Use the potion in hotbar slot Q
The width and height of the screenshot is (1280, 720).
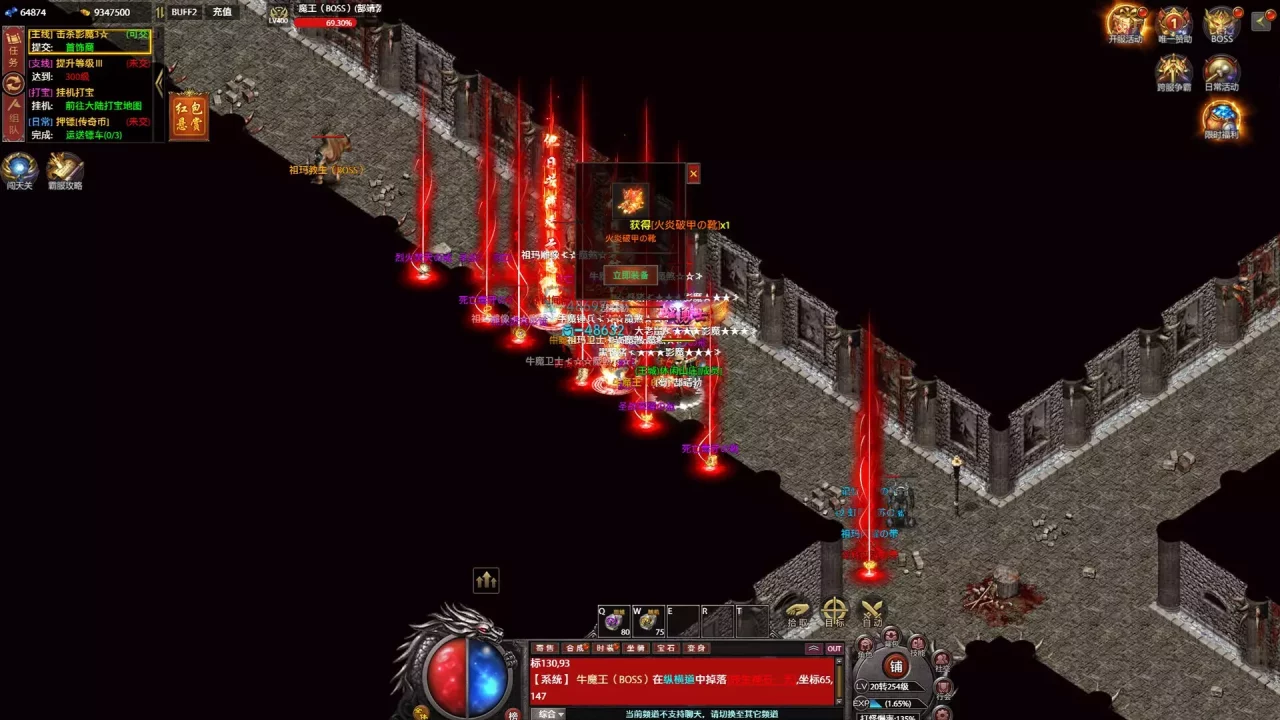[x=614, y=621]
